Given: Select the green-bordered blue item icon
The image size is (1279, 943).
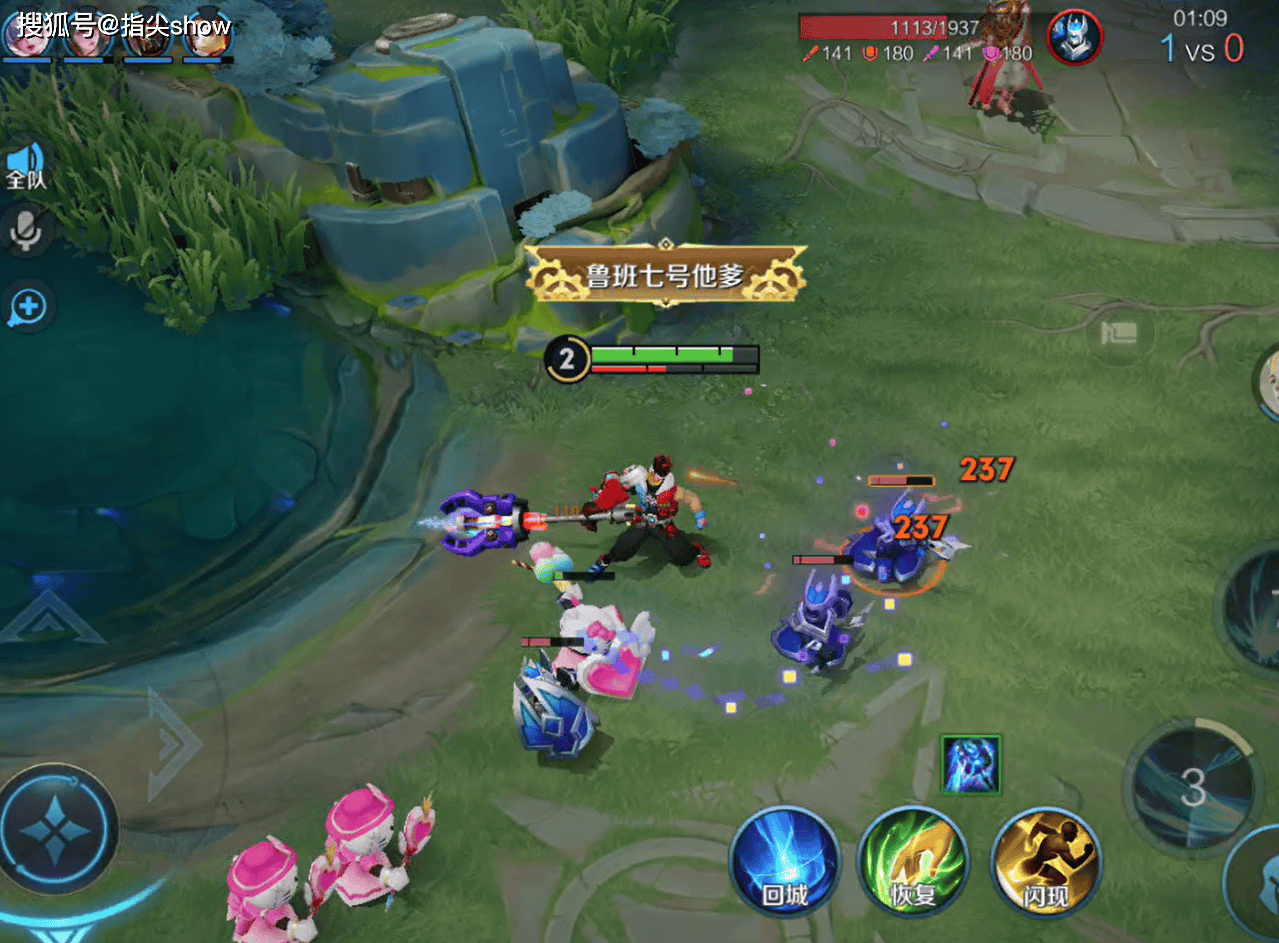Looking at the screenshot, I should pos(970,764).
